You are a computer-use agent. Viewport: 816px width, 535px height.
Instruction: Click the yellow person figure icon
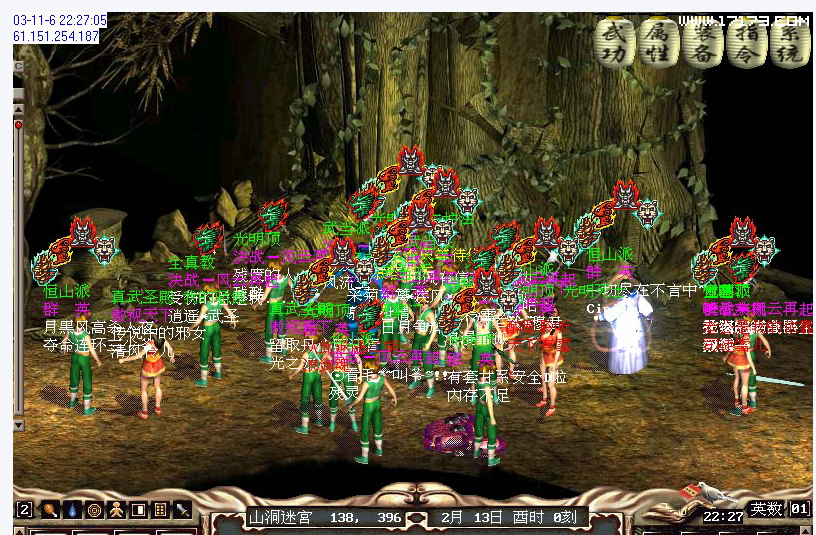pos(116,510)
